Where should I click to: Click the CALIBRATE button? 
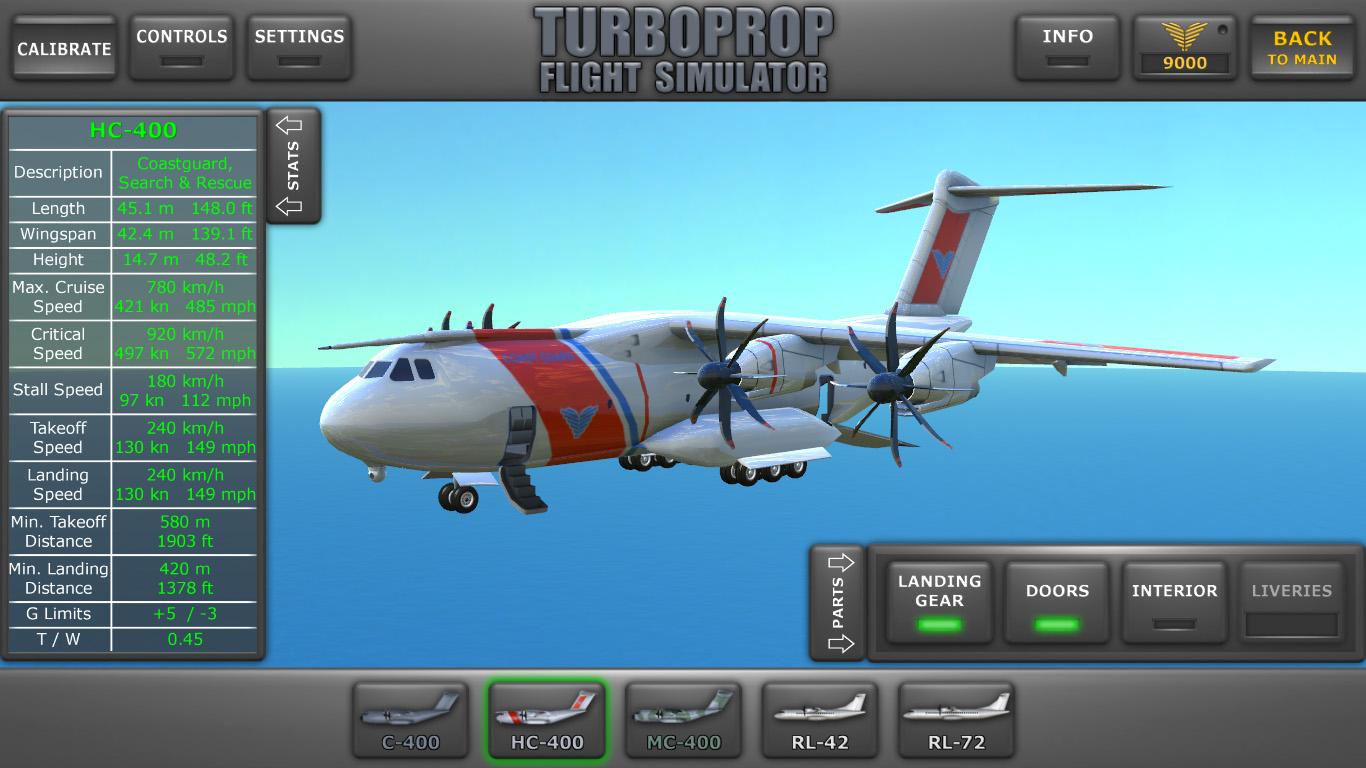(63, 46)
